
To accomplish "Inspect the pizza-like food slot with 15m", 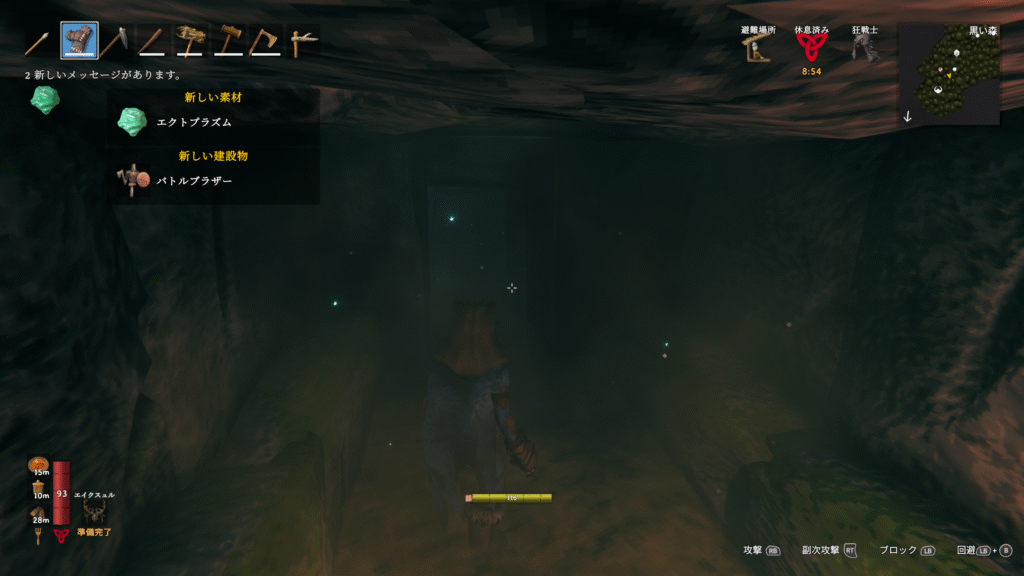I will [41, 465].
